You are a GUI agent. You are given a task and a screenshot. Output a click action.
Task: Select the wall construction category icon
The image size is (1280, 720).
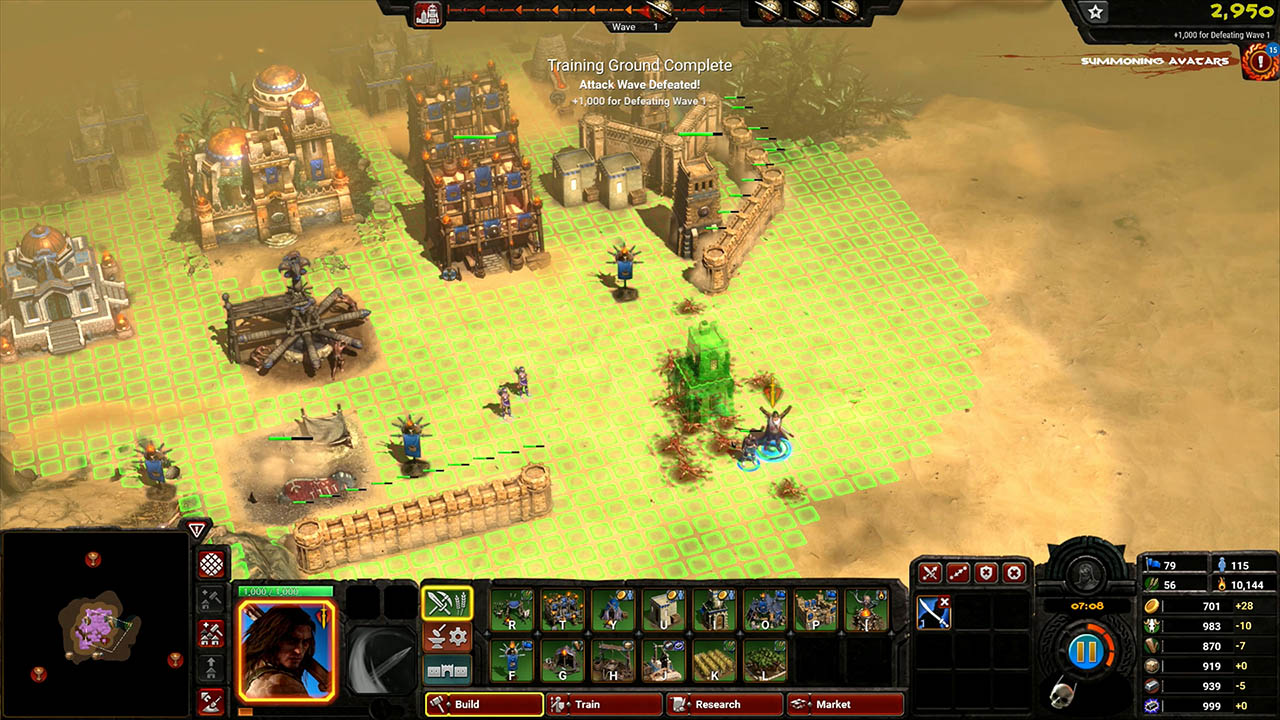pyautogui.click(x=447, y=670)
